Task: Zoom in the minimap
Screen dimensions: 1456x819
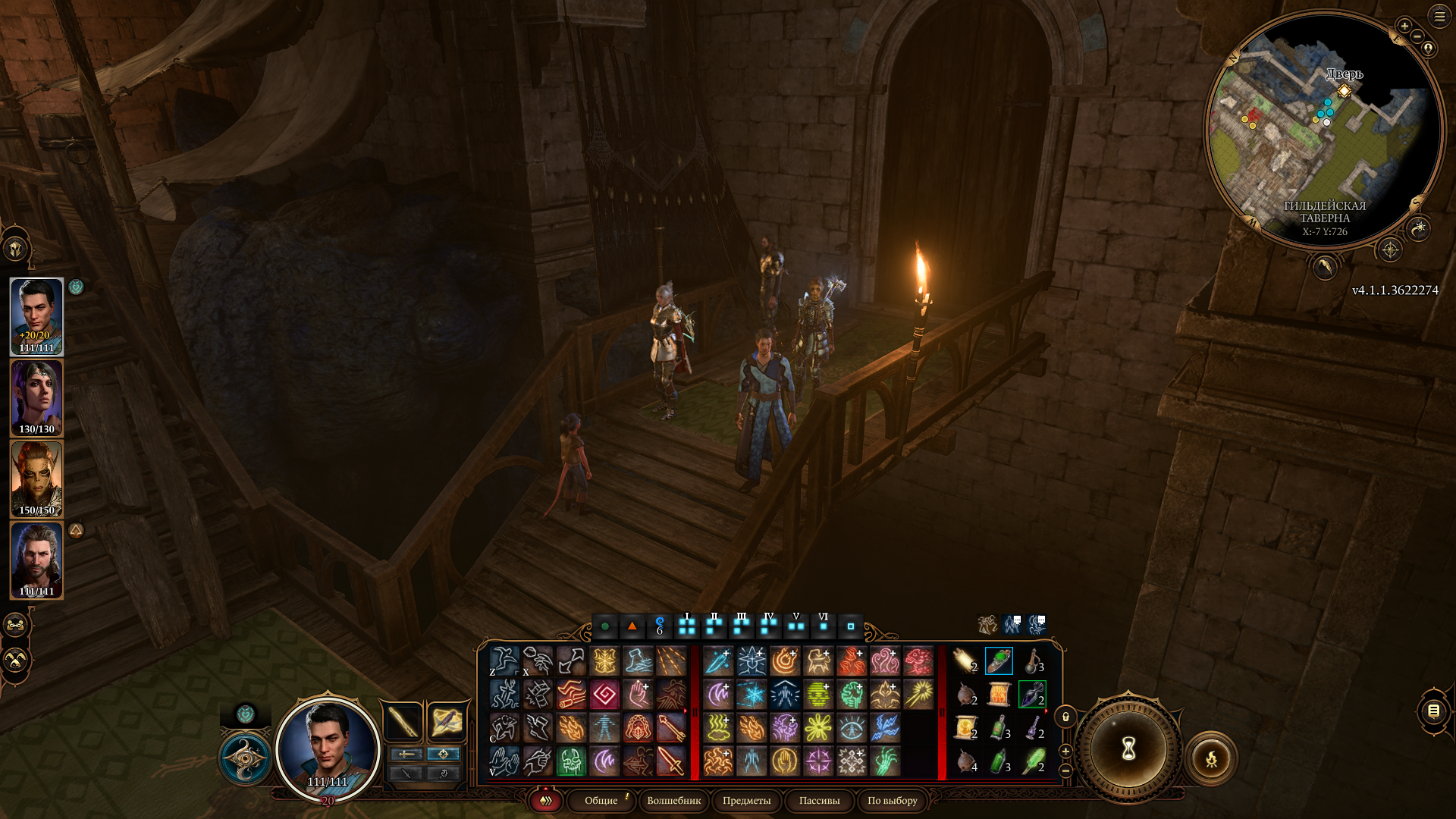Action: 1404,26
